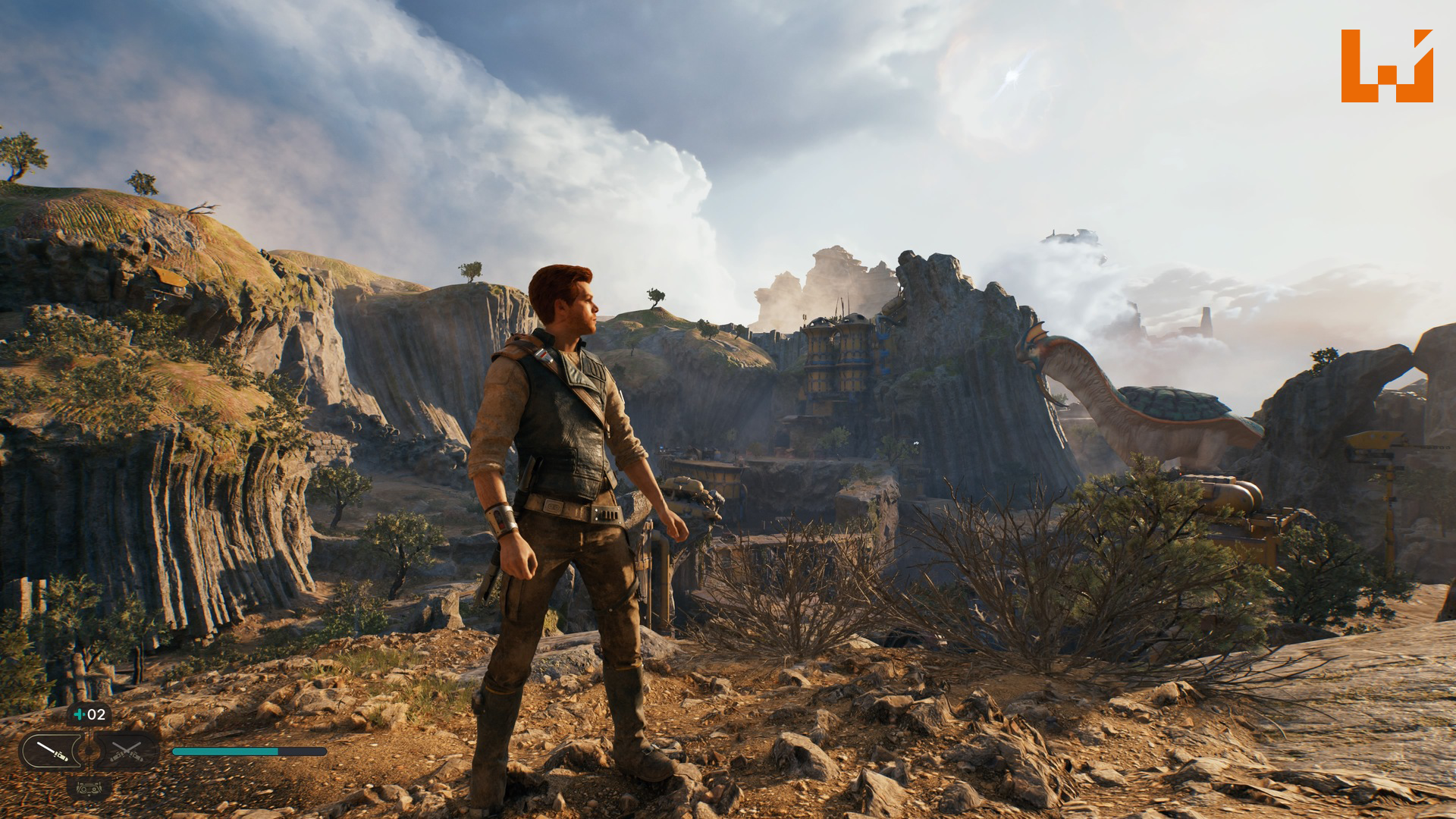Use the green stim canister icon
The height and width of the screenshot is (819, 1456).
80,714
